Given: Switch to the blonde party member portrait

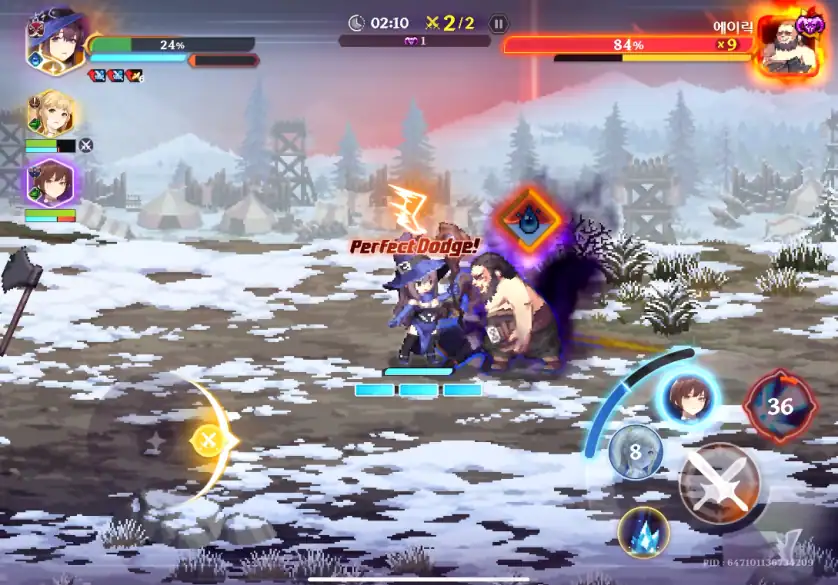Looking at the screenshot, I should [49, 114].
